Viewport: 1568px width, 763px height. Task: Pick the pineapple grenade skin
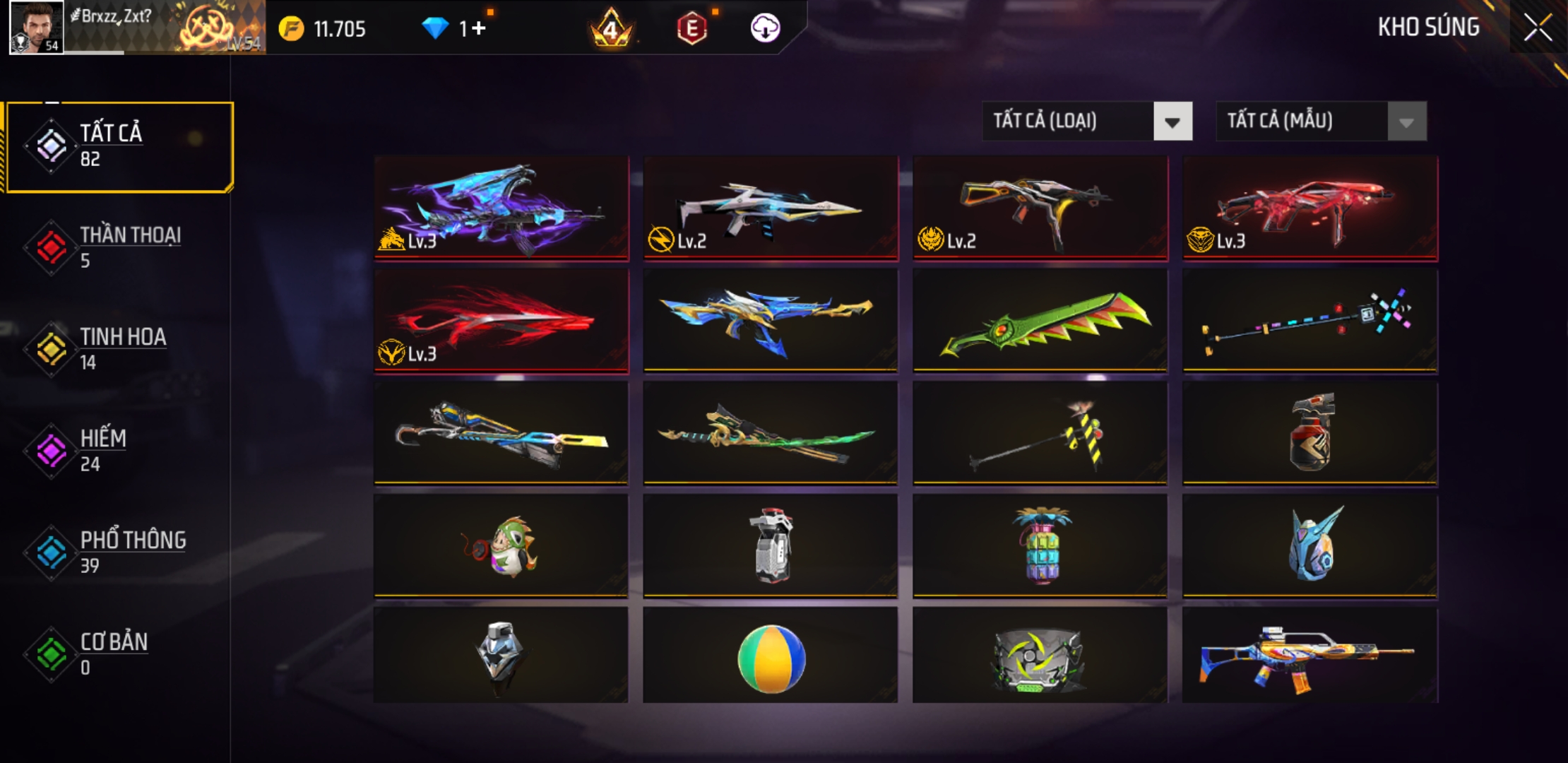[x=1040, y=545]
